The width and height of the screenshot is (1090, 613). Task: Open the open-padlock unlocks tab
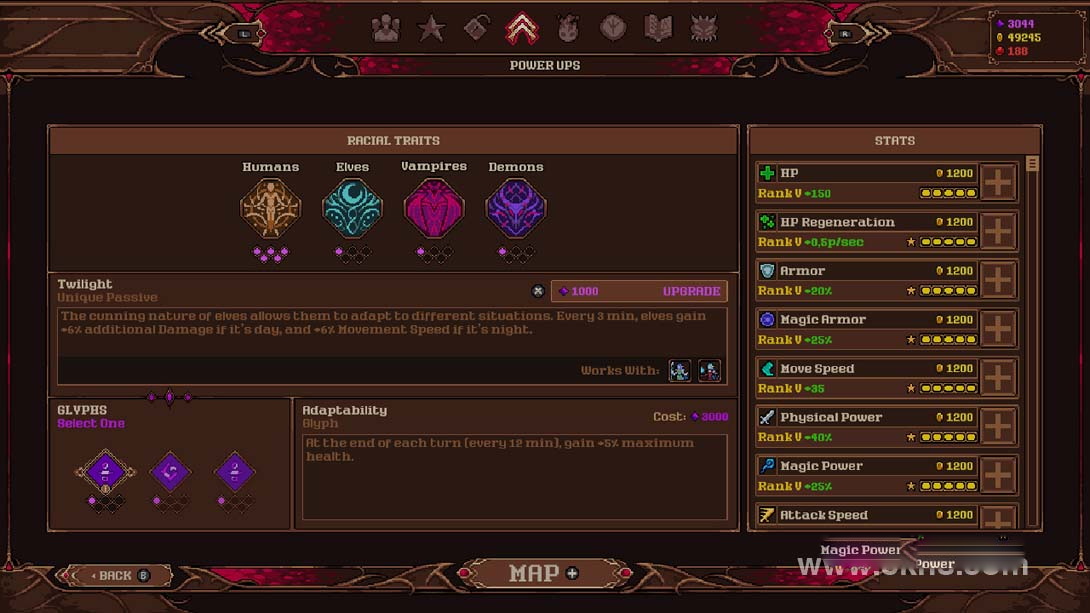coord(476,29)
